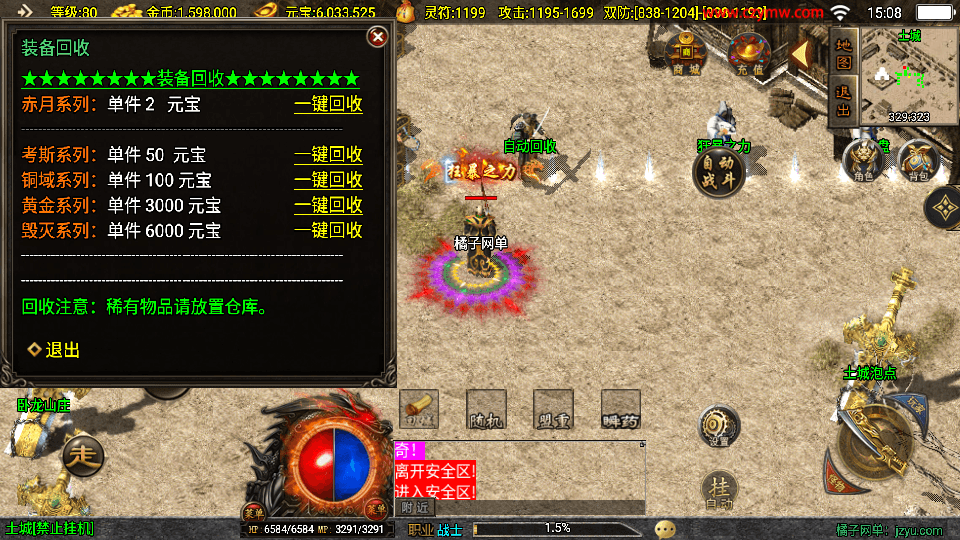
Task: Select 一键回收 for 毁灭系列 gear
Action: coord(328,230)
